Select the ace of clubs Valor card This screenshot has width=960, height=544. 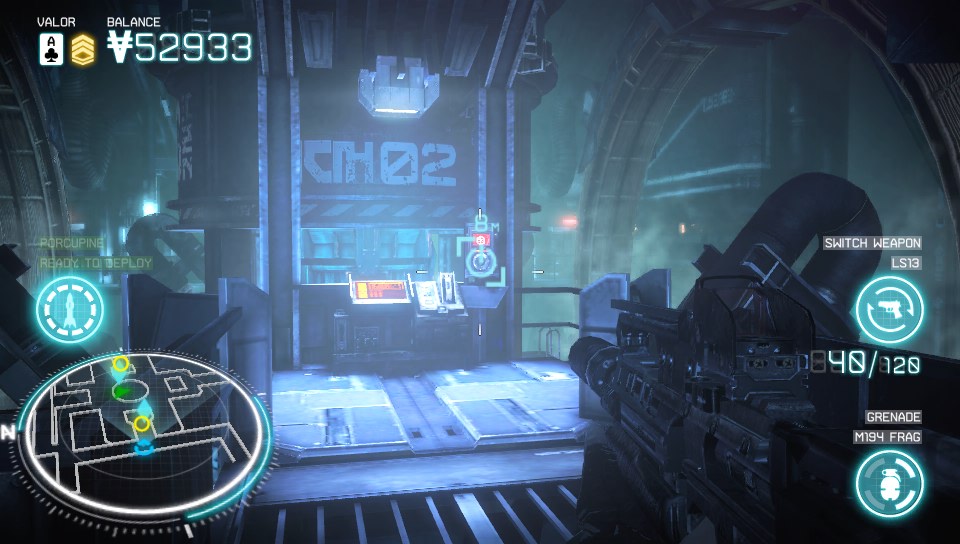[51, 49]
